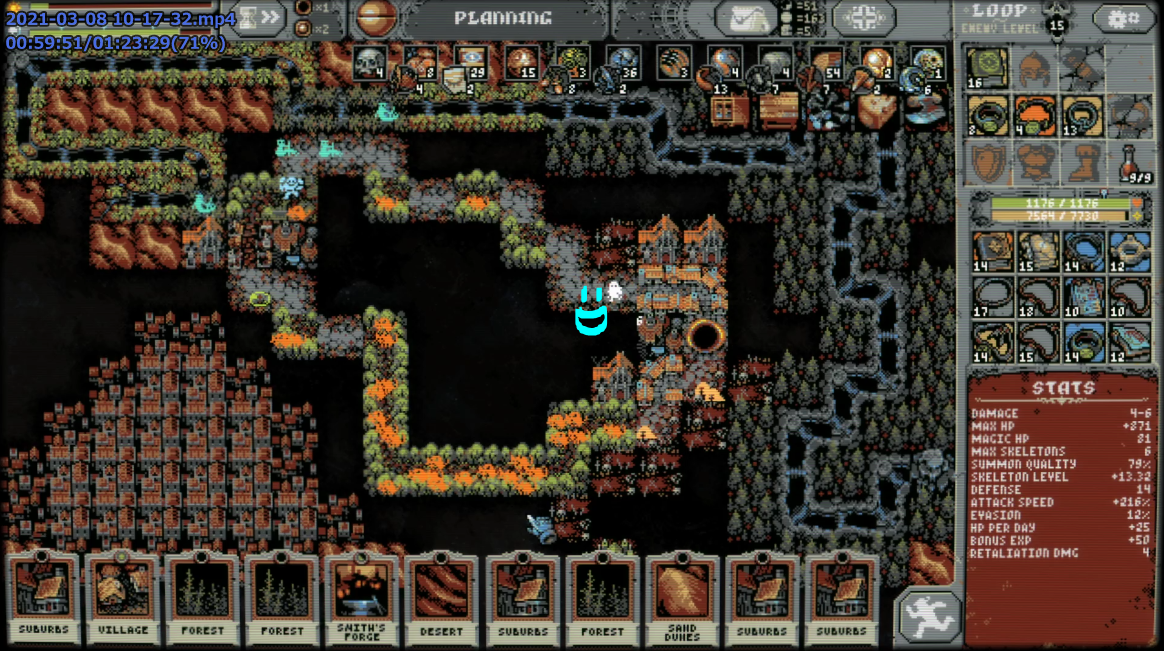The height and width of the screenshot is (651, 1164).
Task: Click the running man retreat button
Action: point(927,614)
